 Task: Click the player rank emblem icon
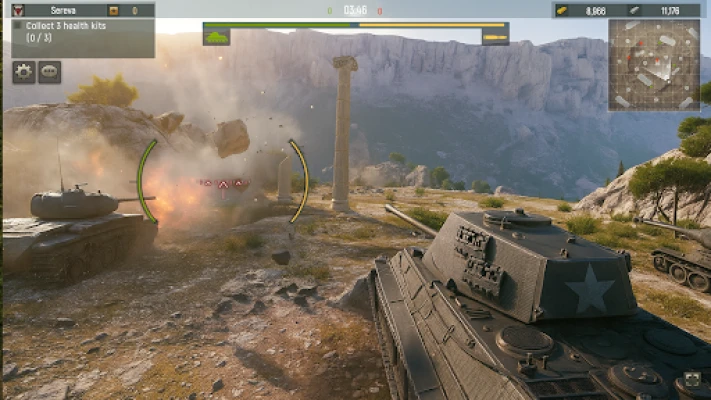click(17, 10)
